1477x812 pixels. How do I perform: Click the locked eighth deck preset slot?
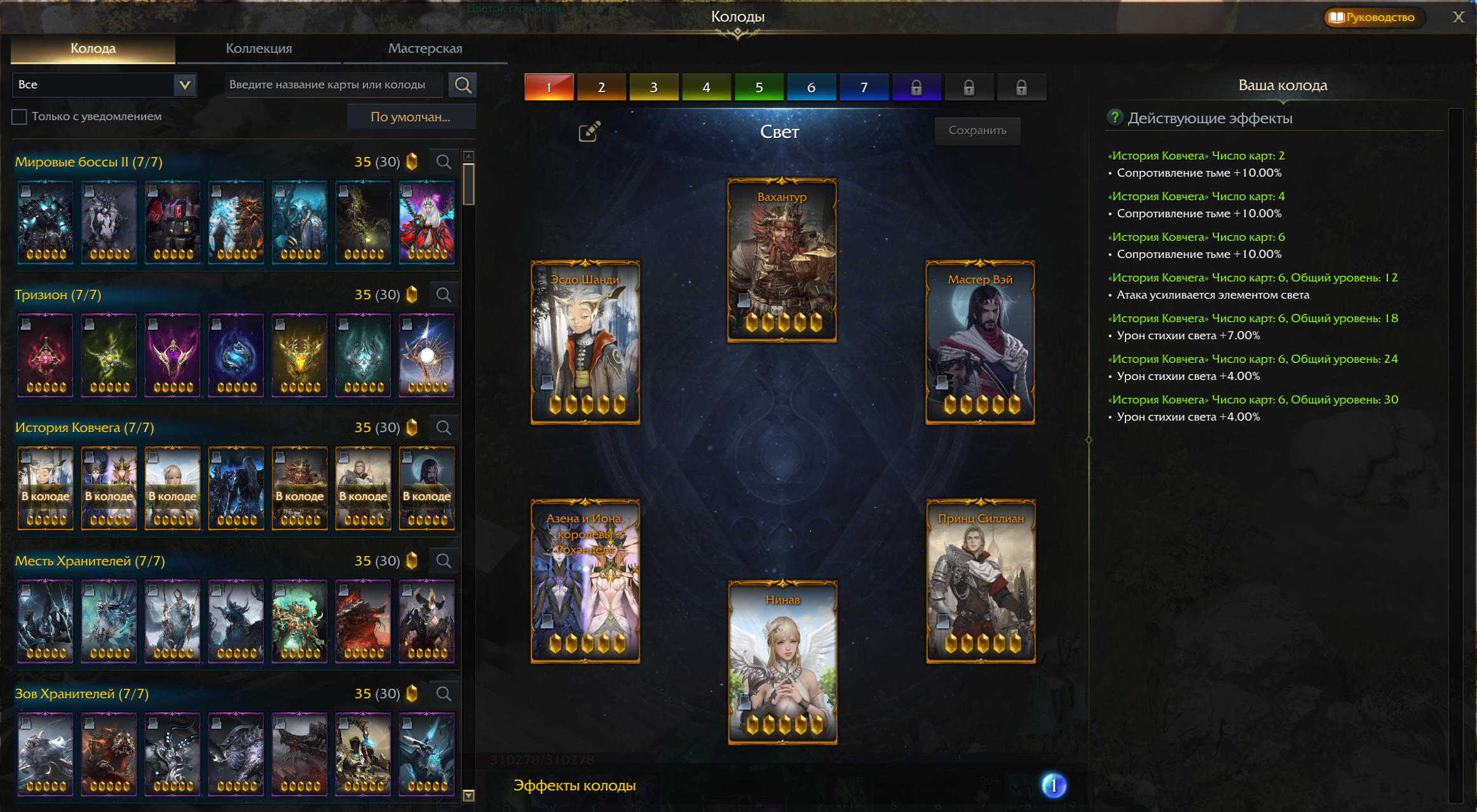point(917,87)
